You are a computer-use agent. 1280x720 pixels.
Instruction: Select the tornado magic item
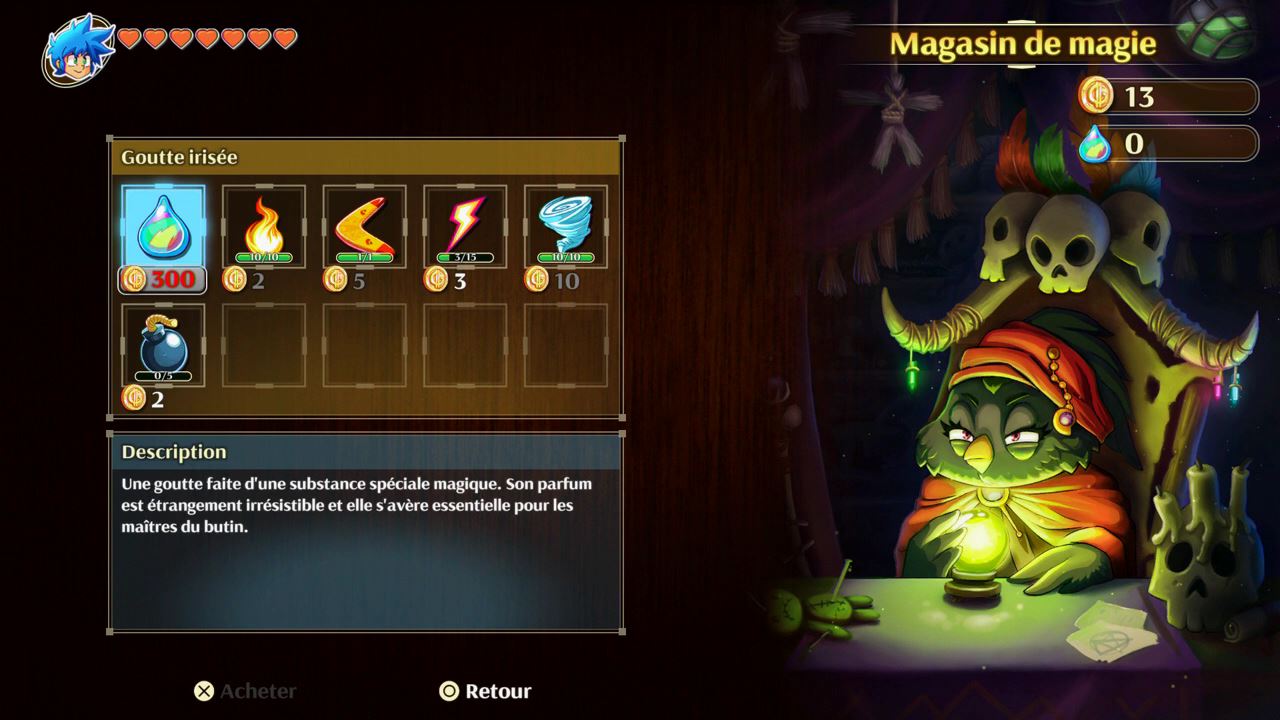point(566,227)
